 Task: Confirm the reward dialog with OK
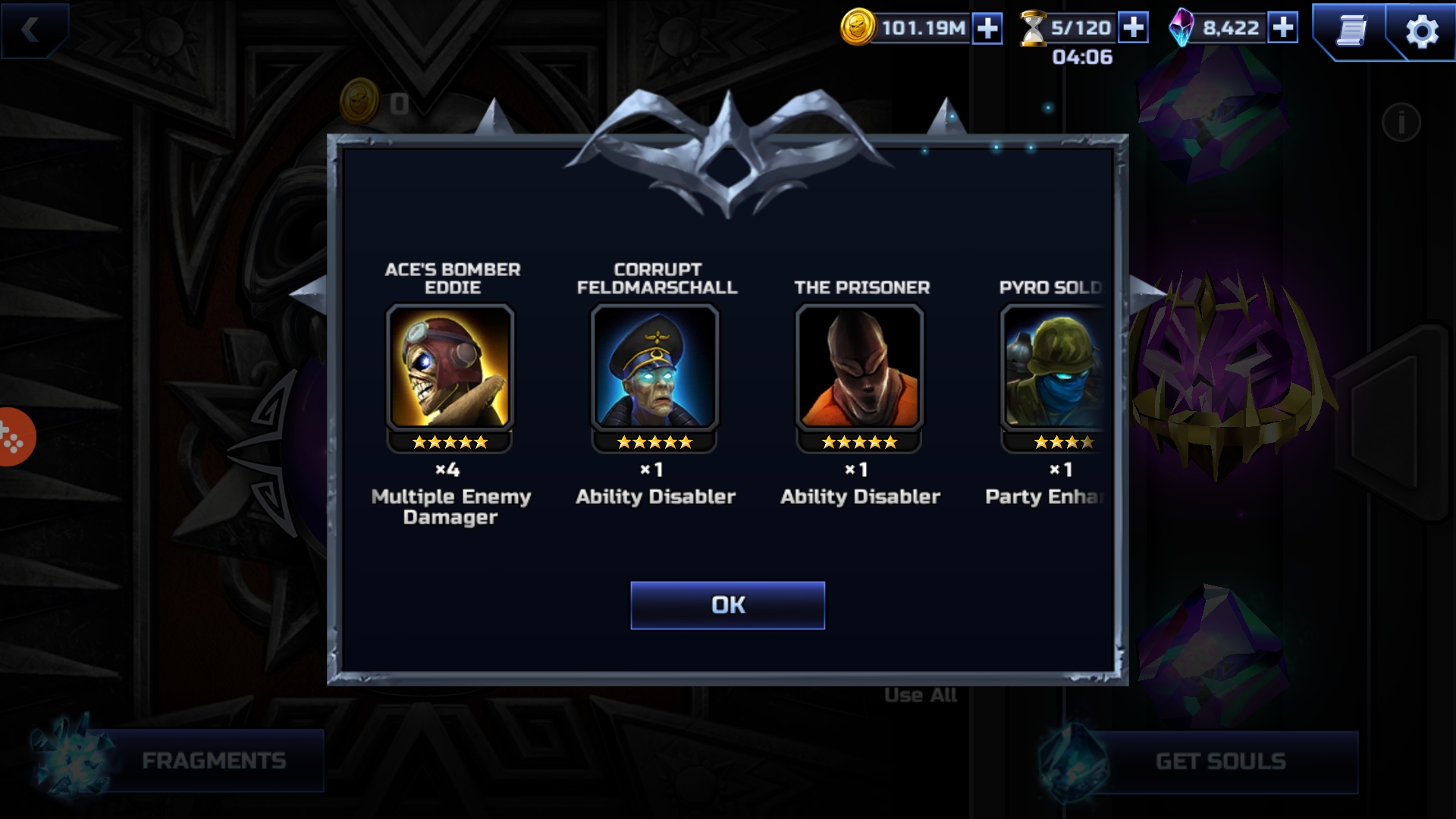(727, 605)
